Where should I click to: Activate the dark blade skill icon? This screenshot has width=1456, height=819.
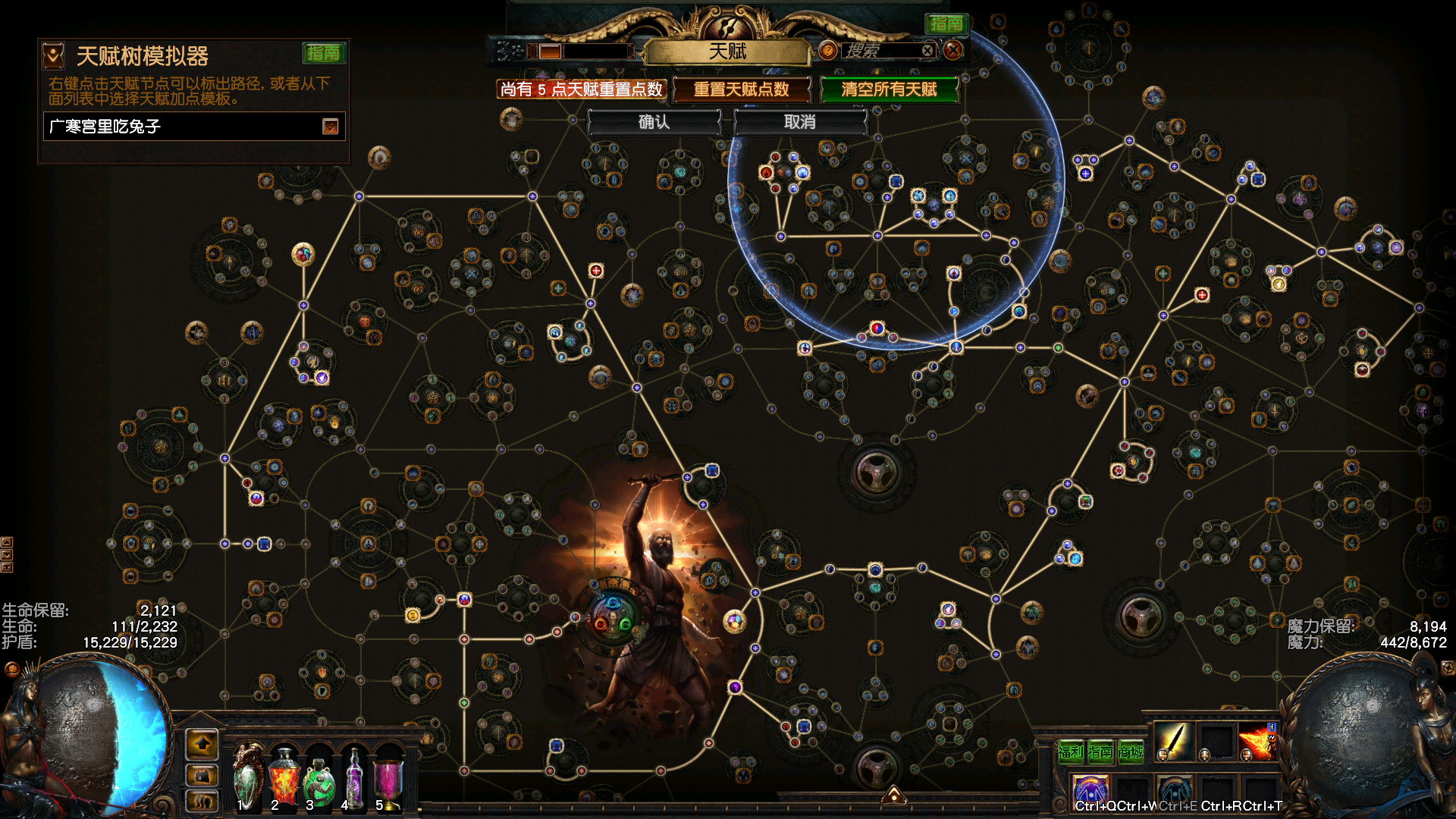click(x=1172, y=741)
